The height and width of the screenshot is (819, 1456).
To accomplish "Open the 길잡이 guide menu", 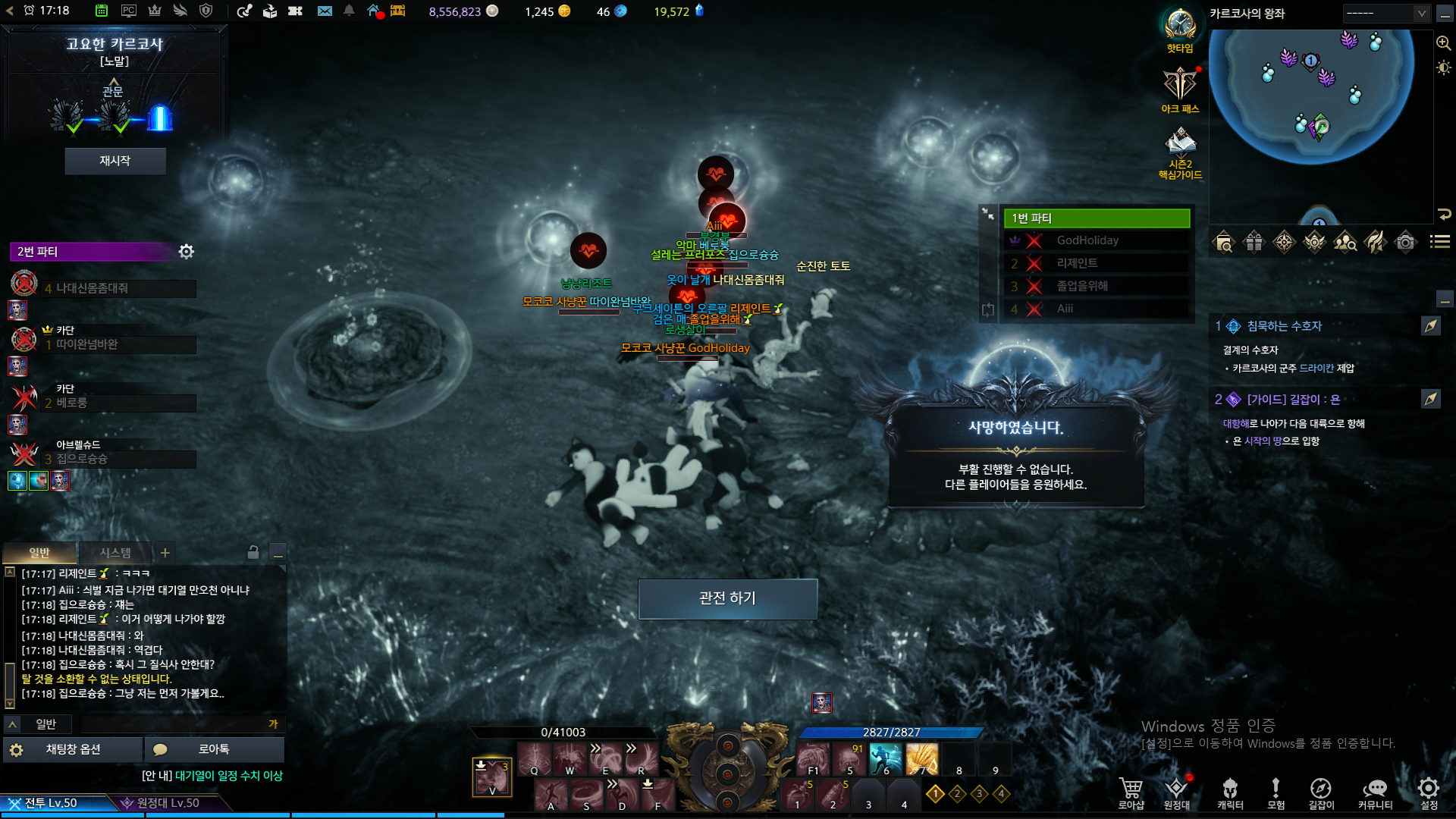I will pyautogui.click(x=1320, y=792).
